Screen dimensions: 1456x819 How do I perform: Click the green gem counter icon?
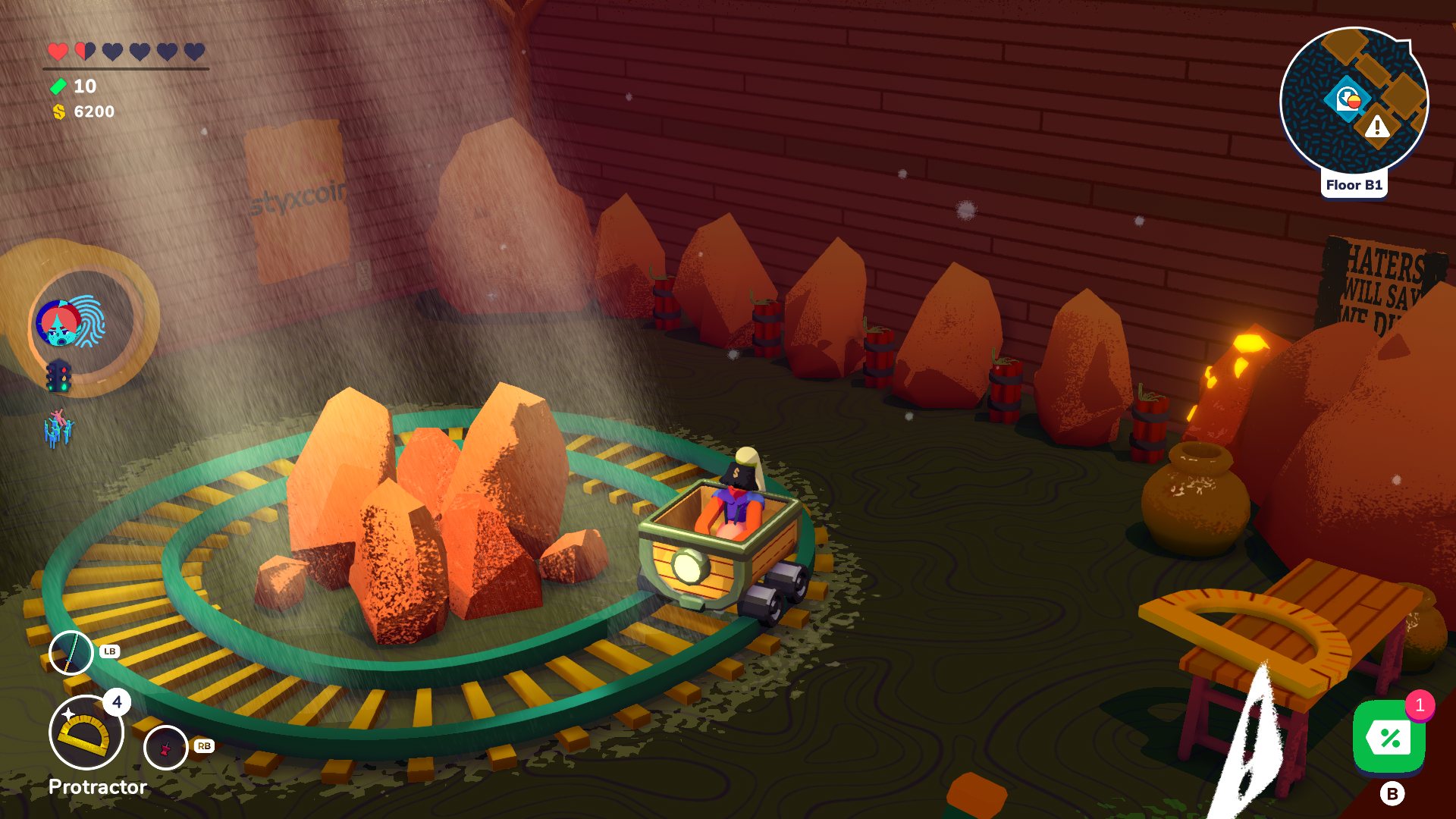pos(58,87)
